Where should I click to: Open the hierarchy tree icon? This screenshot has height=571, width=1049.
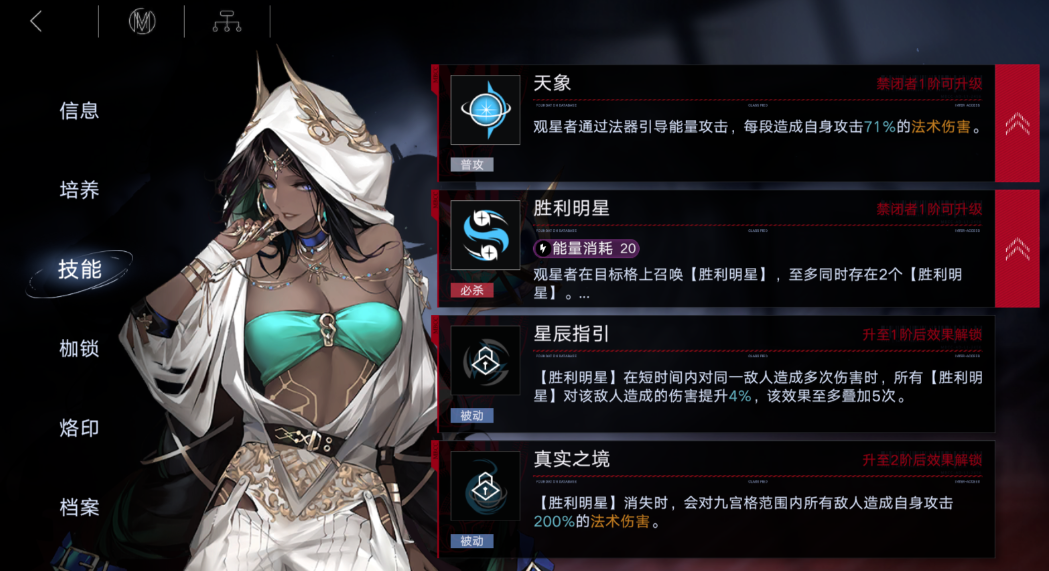(x=227, y=21)
